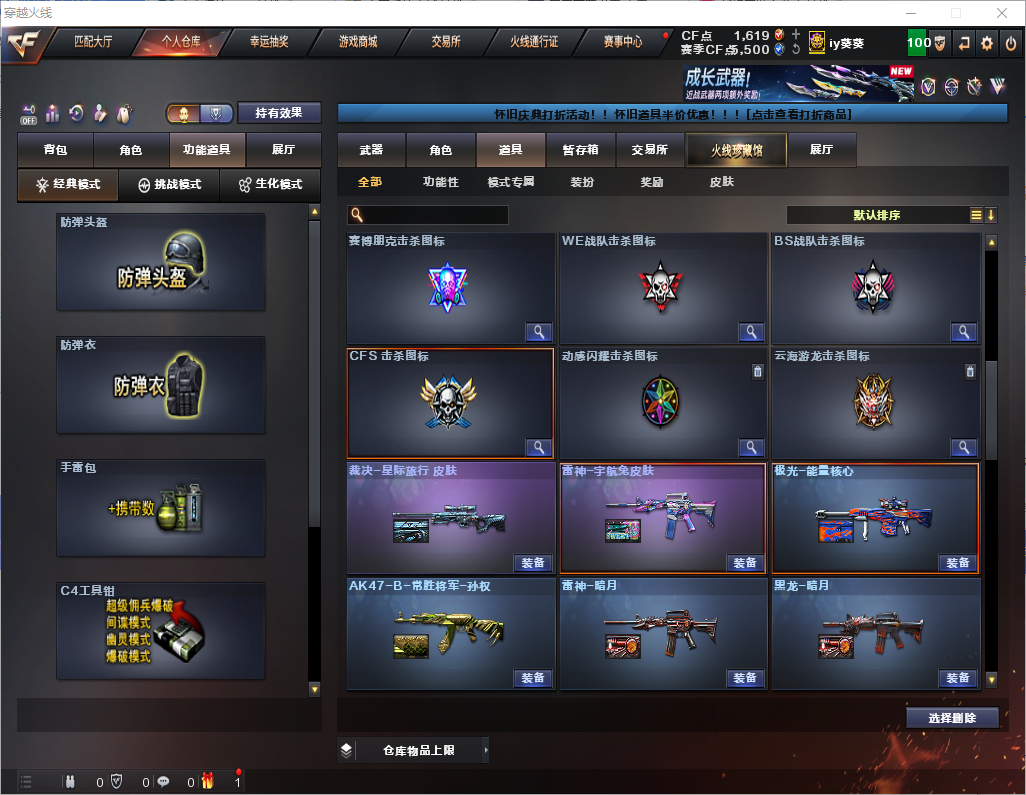The image size is (1026, 795).
Task: Open the 火线通行证 battle pass
Action: (x=534, y=42)
